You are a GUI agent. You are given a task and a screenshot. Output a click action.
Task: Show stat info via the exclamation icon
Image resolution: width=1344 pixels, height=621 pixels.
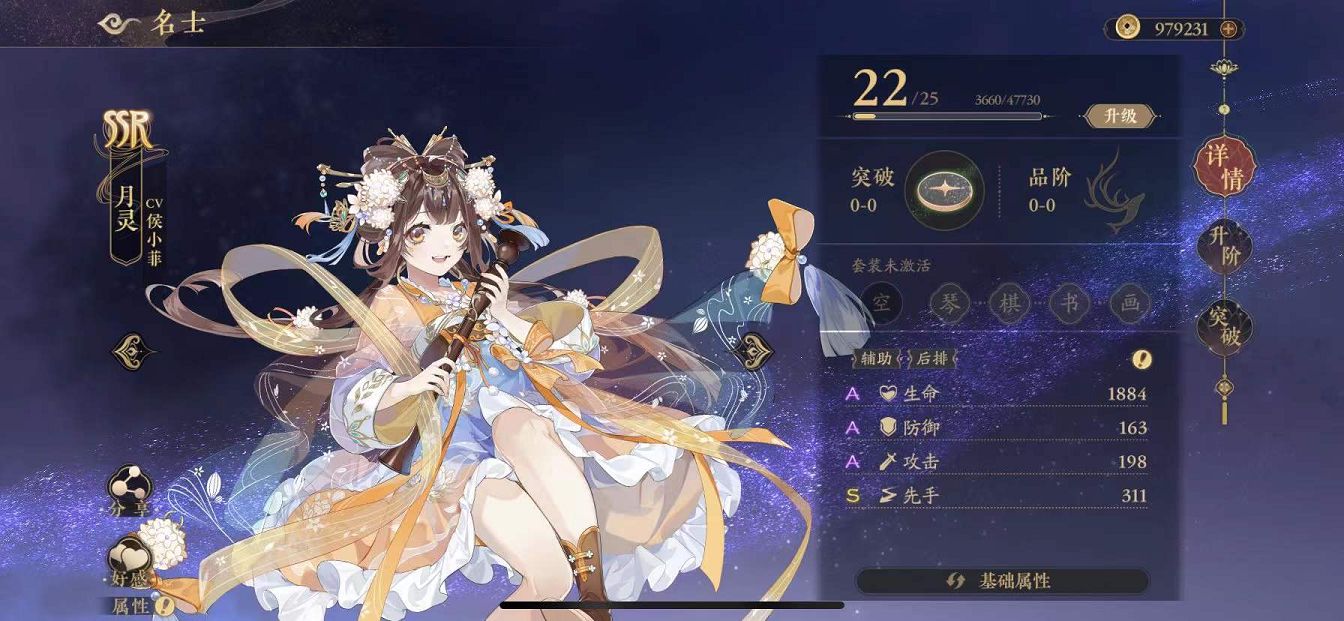1141,359
